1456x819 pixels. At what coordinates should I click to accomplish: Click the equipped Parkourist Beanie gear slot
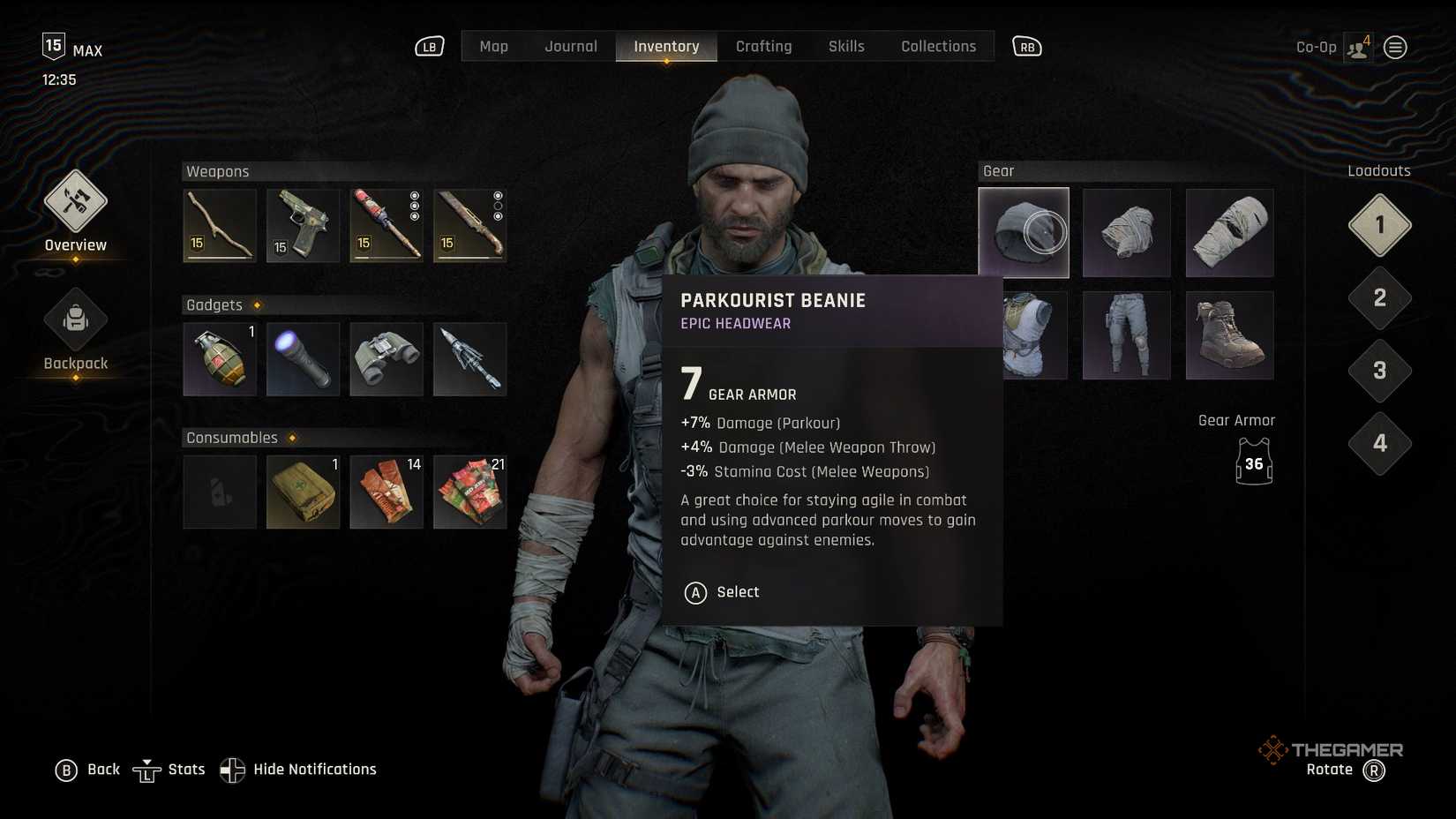click(x=1023, y=232)
